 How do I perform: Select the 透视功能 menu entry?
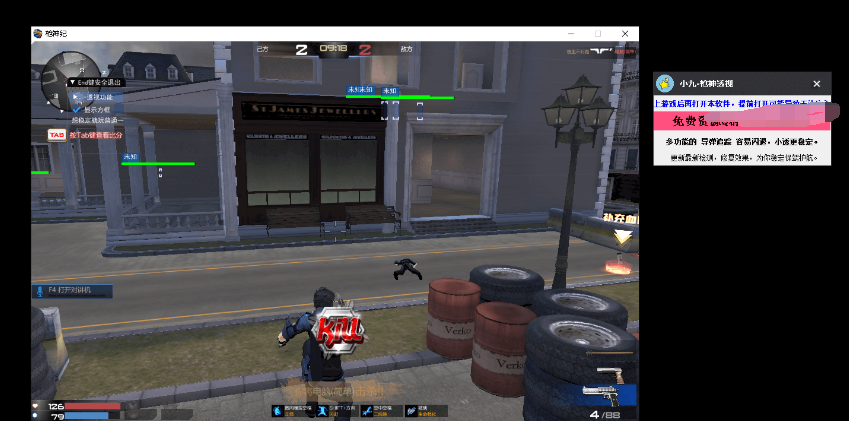(98, 97)
